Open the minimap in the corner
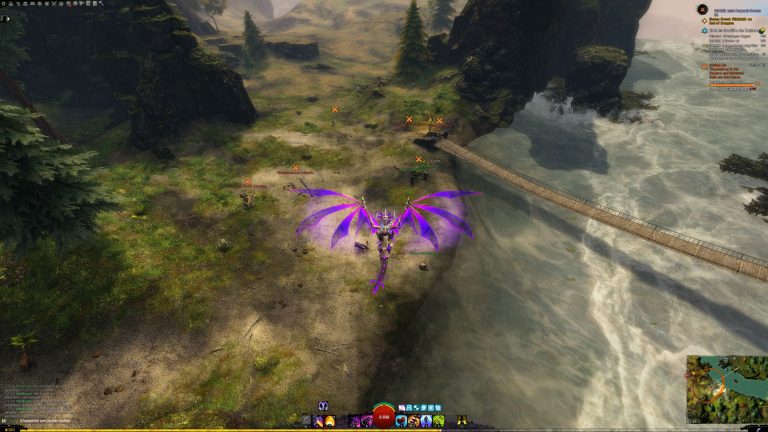This screenshot has width=768, height=432. coord(726,390)
